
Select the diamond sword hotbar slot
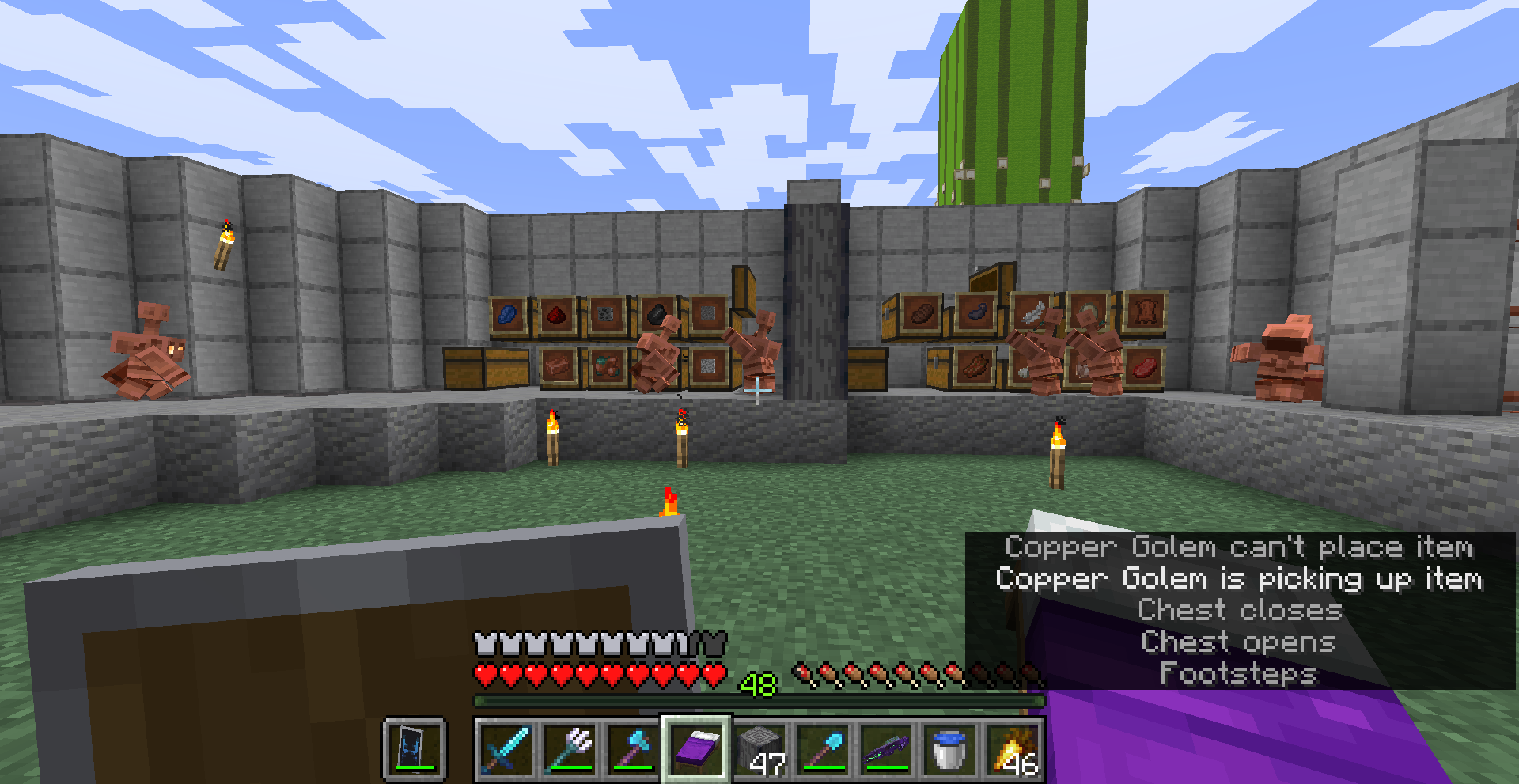coord(506,748)
